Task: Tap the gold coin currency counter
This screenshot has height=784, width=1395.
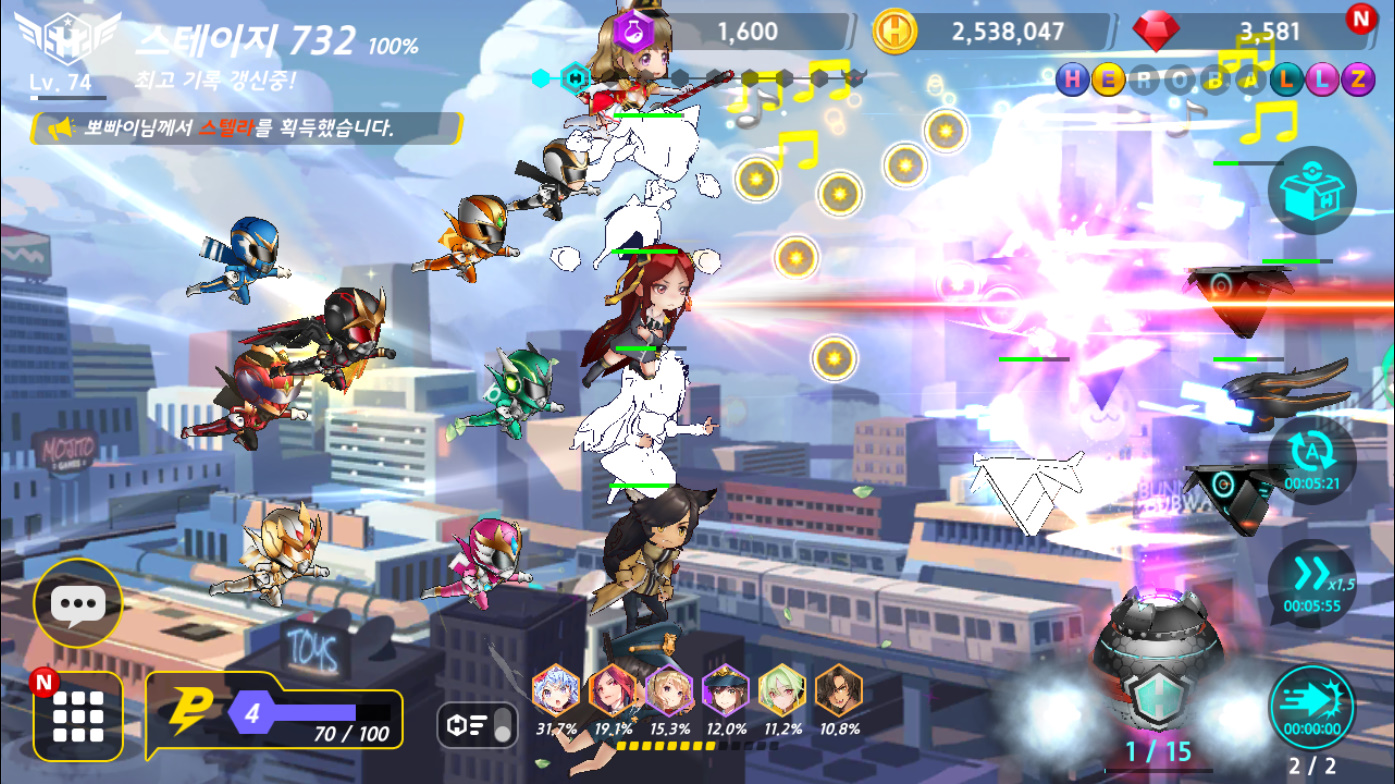Action: (990, 32)
